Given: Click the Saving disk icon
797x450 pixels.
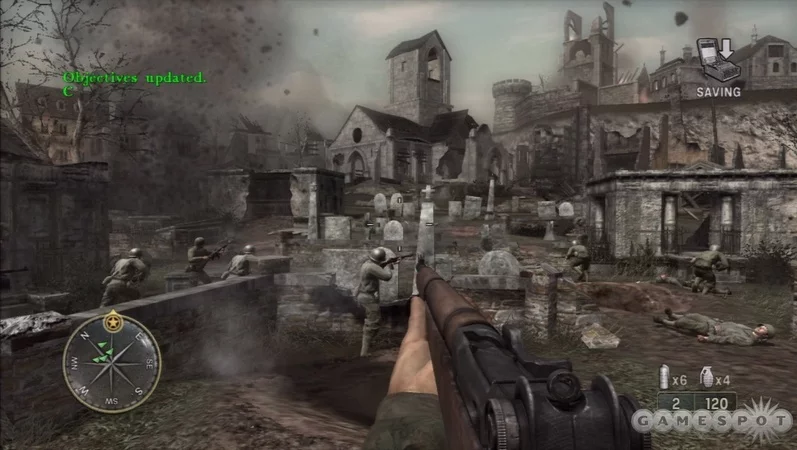Looking at the screenshot, I should (x=717, y=64).
